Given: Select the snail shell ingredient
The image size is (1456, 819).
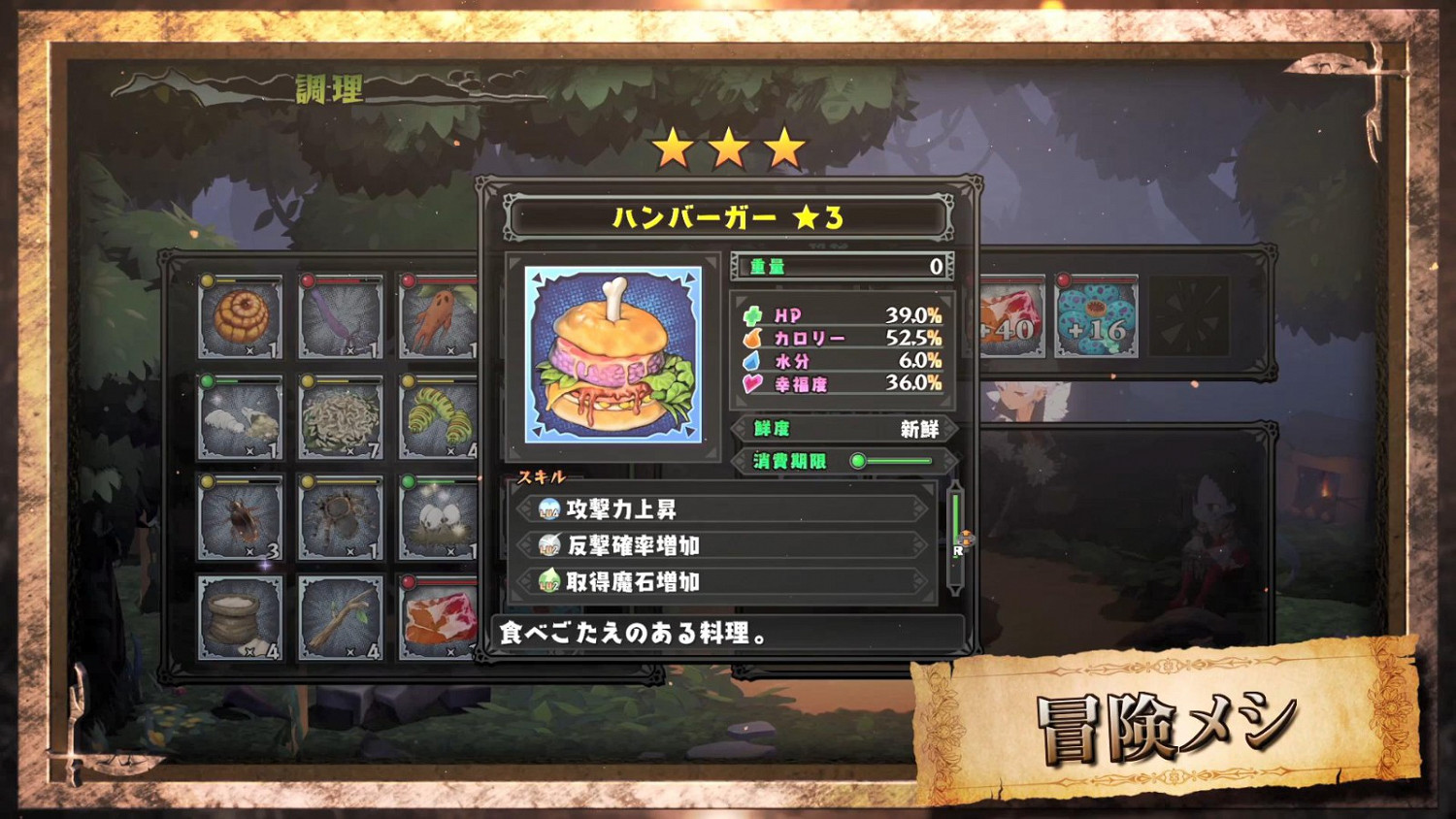Looking at the screenshot, I should 238,313.
